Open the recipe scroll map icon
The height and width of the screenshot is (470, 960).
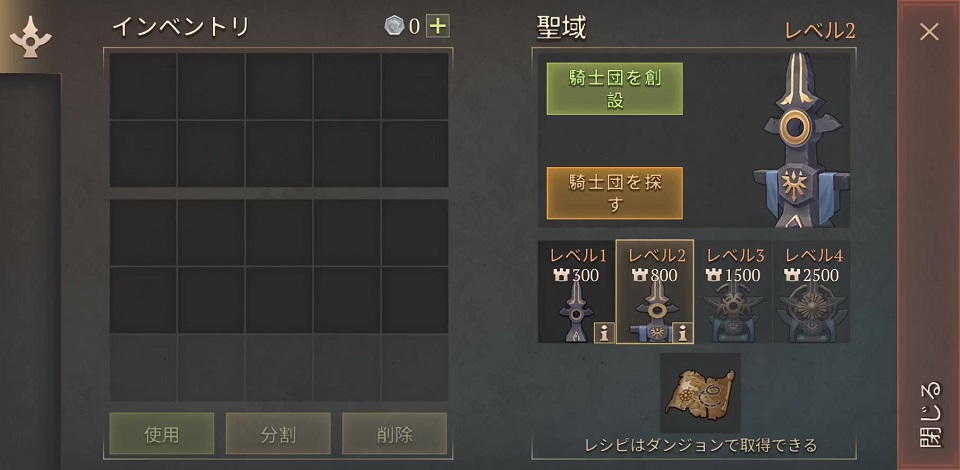pos(700,393)
